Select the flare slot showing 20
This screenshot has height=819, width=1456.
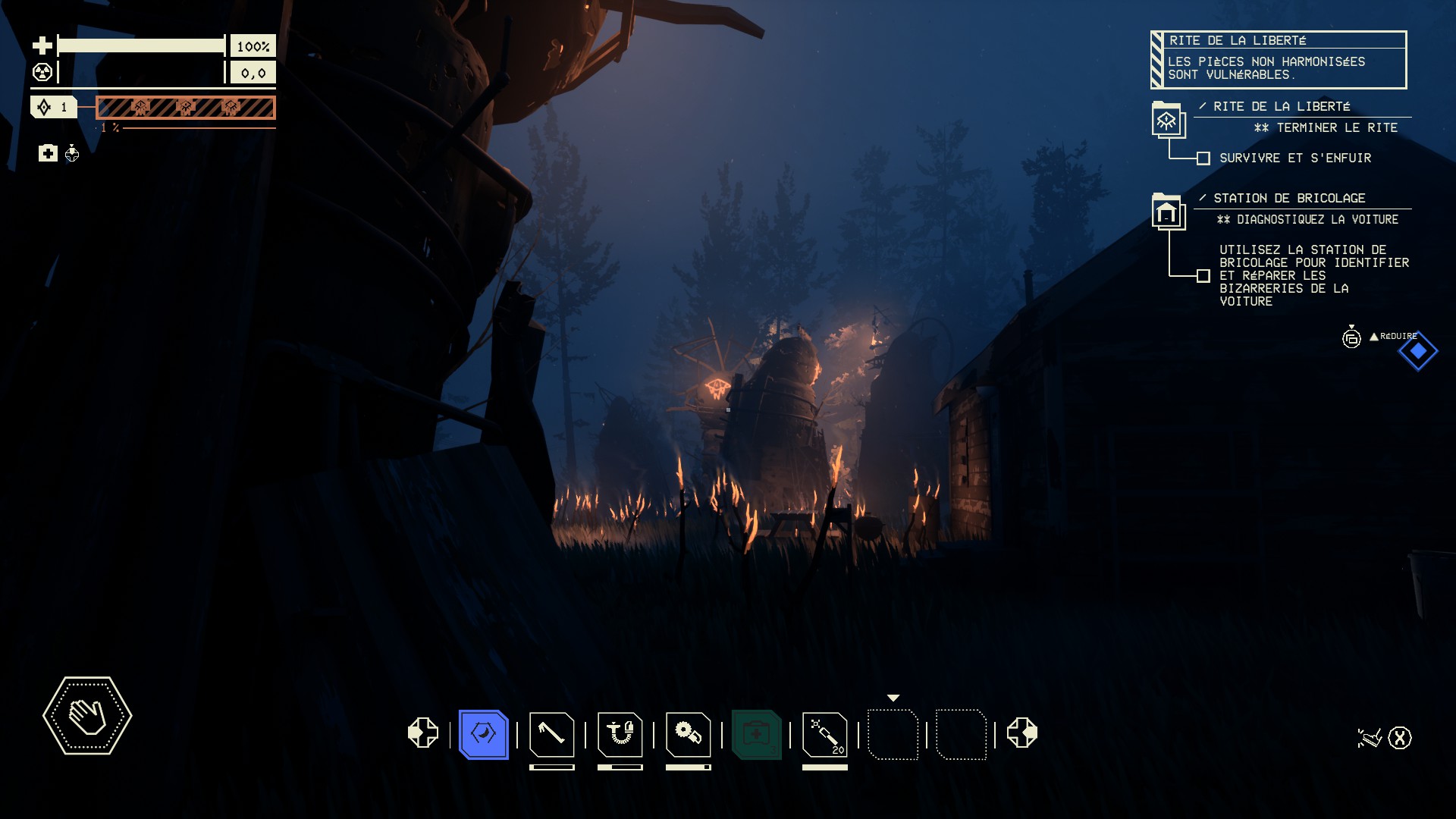click(824, 734)
